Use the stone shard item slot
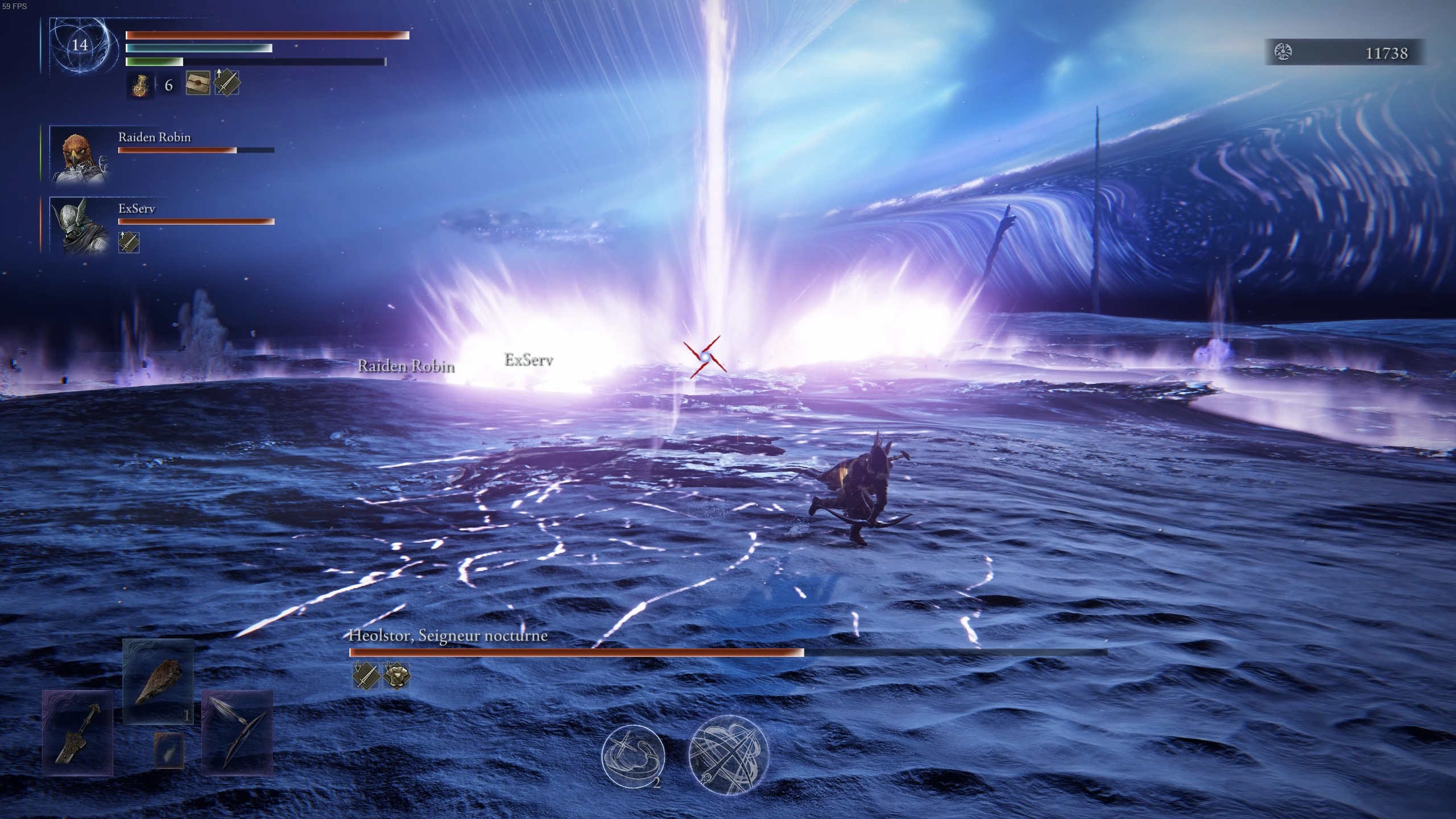This screenshot has width=1456, height=819. (158, 681)
